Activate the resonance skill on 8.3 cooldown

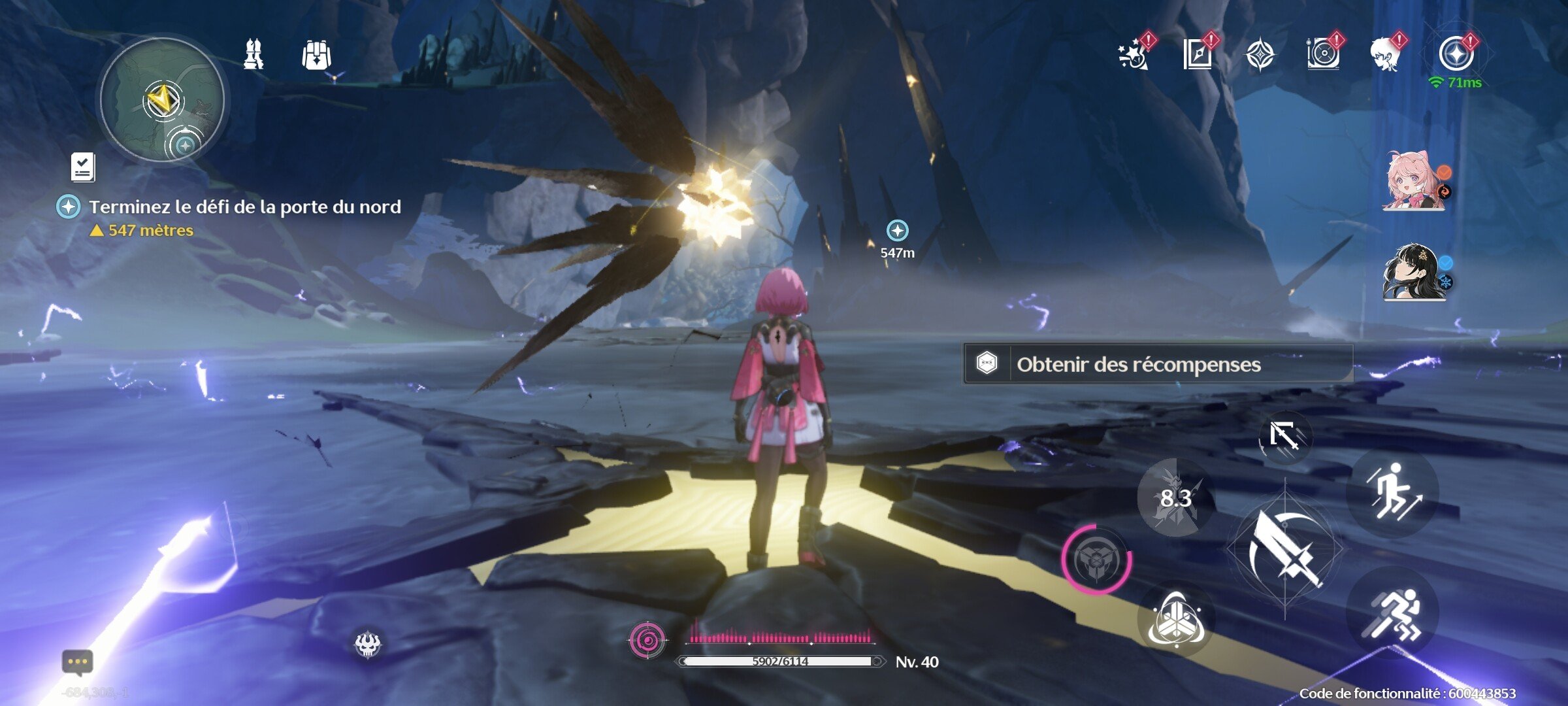tap(1176, 498)
